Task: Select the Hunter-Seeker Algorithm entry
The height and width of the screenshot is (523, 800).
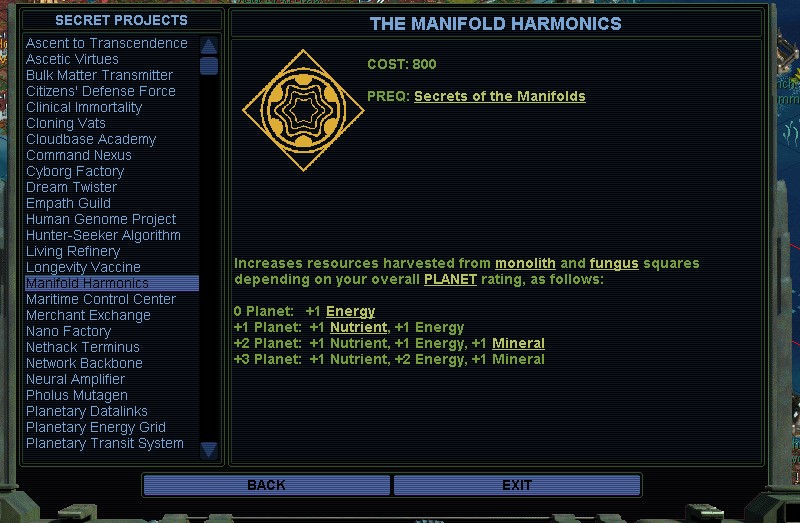Action: coord(103,235)
